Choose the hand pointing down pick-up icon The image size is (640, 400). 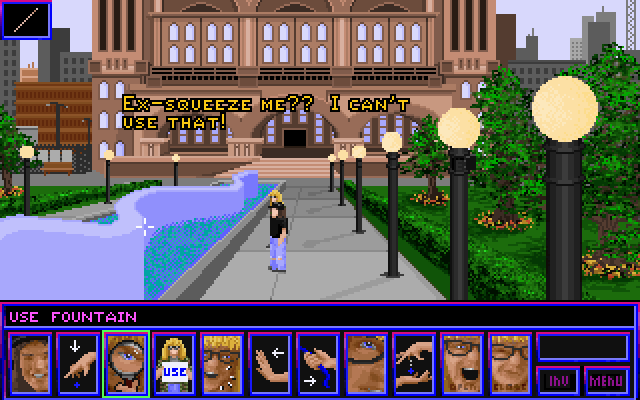[x=78, y=363]
